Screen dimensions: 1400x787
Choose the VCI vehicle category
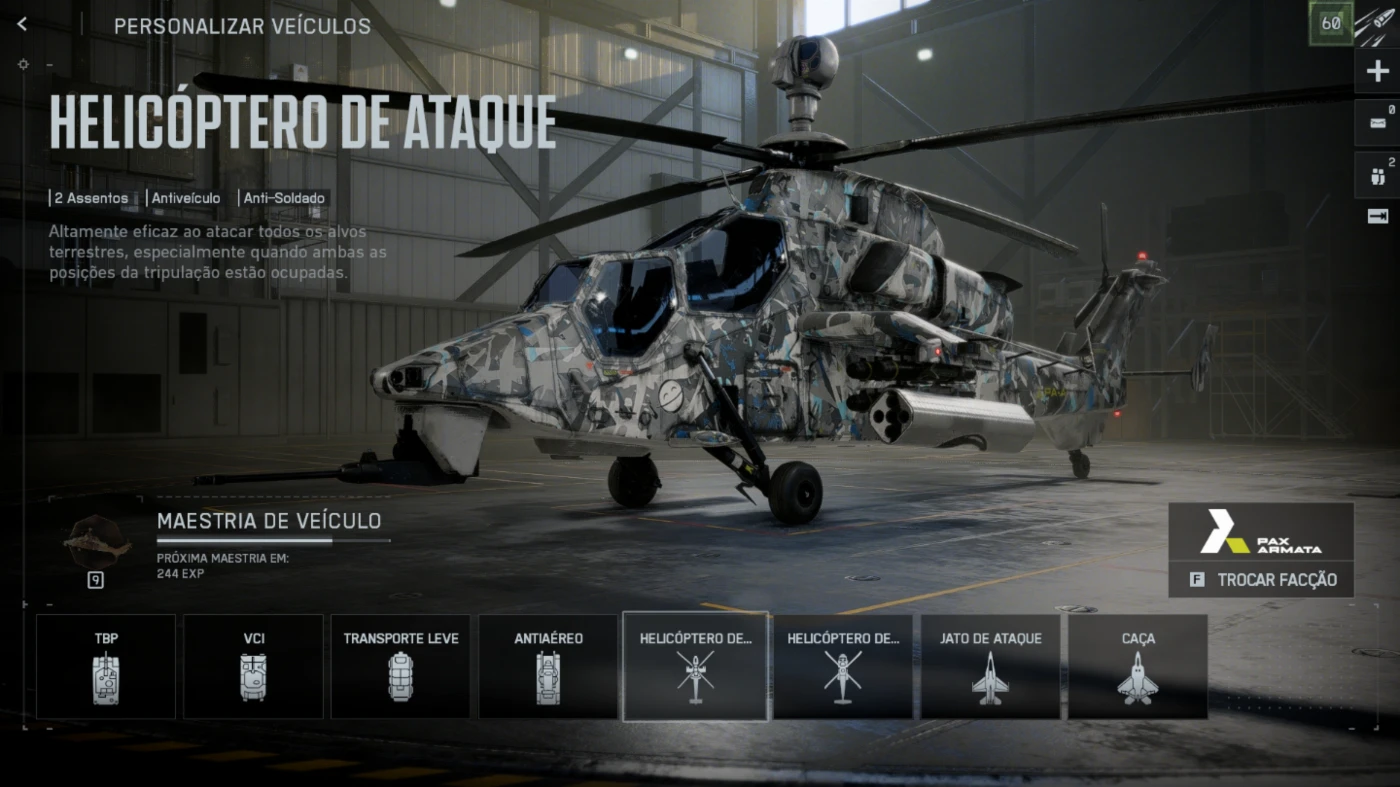coord(253,666)
